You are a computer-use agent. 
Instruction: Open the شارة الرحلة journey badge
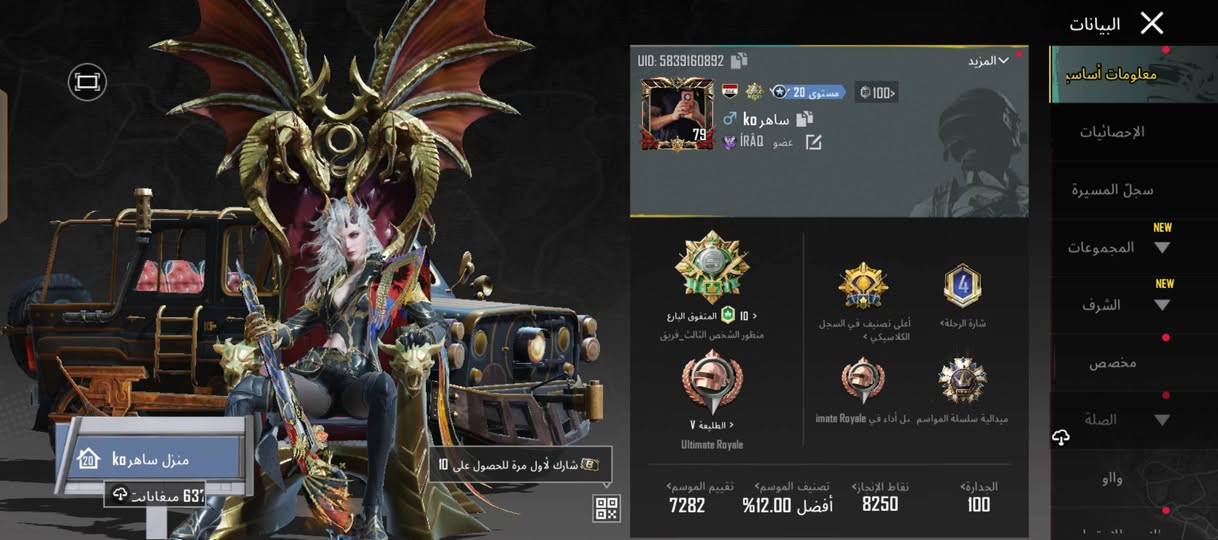pos(963,287)
